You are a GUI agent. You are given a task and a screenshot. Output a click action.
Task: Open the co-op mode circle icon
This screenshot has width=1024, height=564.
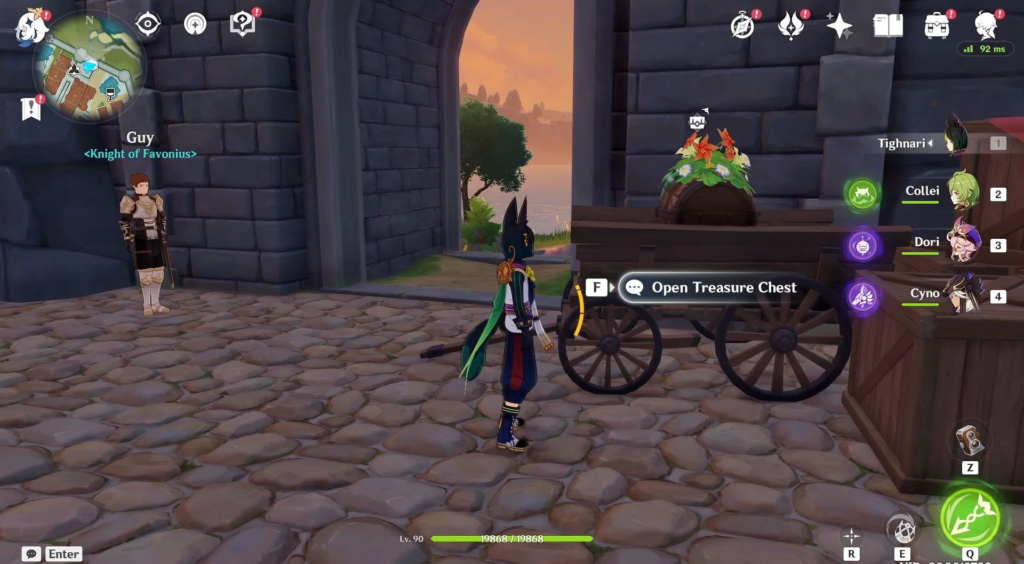click(x=195, y=23)
